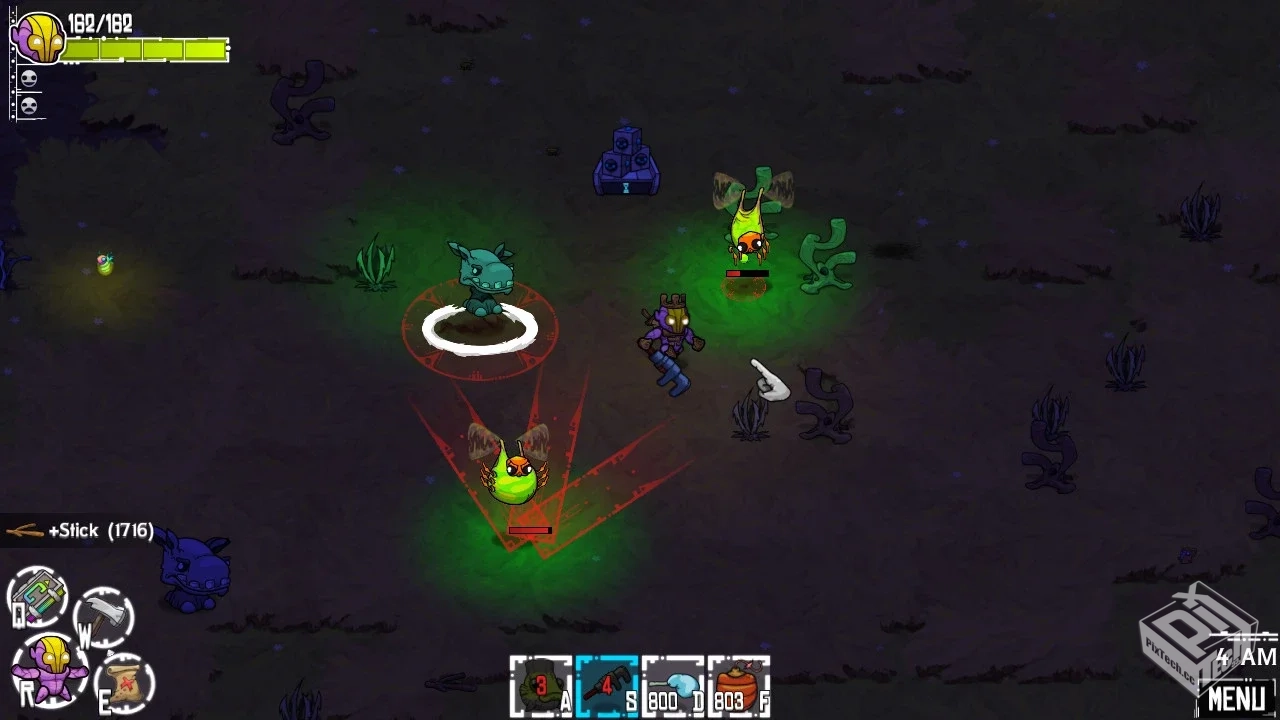Open the MENU button
The width and height of the screenshot is (1280, 720).
[1235, 696]
